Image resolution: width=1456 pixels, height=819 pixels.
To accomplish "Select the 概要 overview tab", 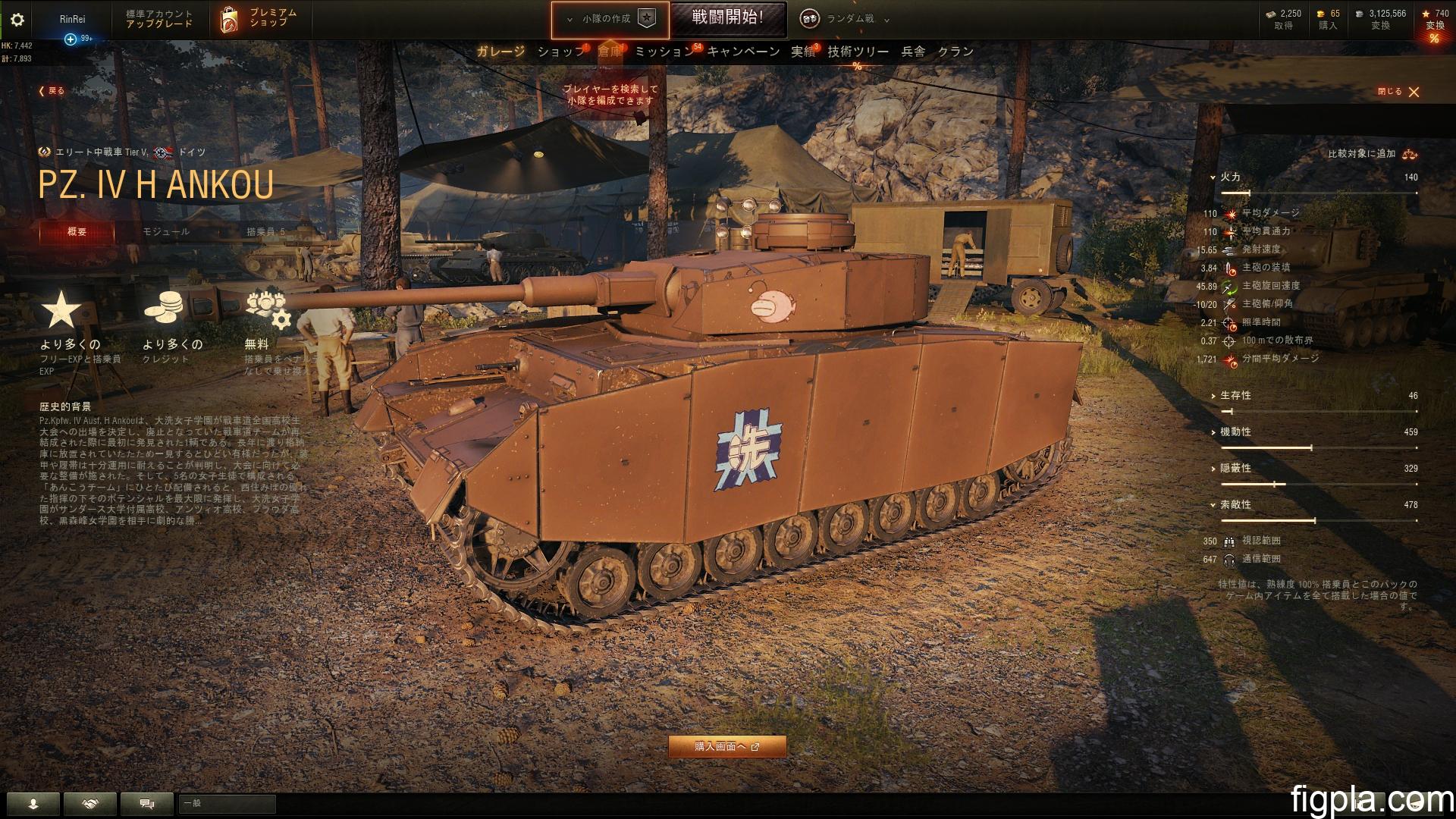I will coord(77,232).
